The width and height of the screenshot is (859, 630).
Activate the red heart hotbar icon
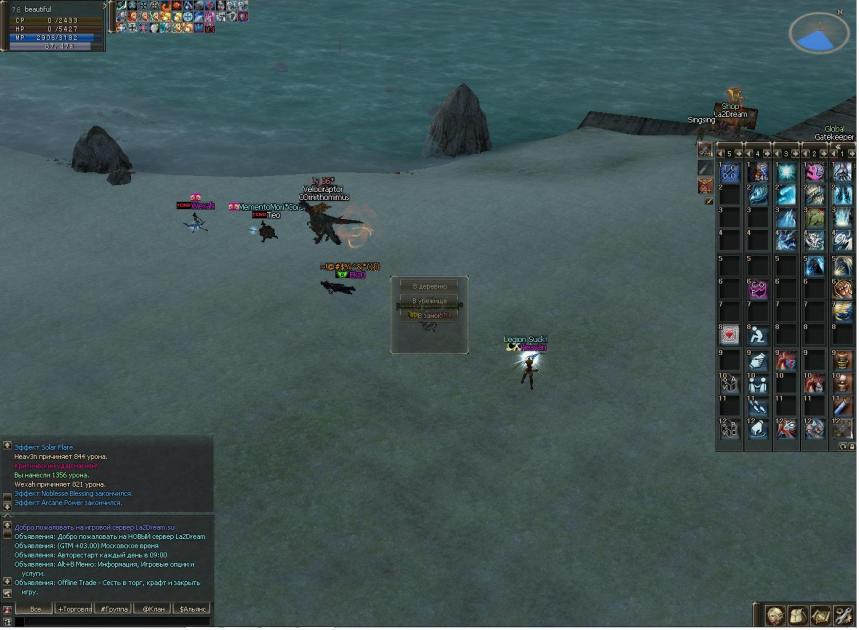729,335
